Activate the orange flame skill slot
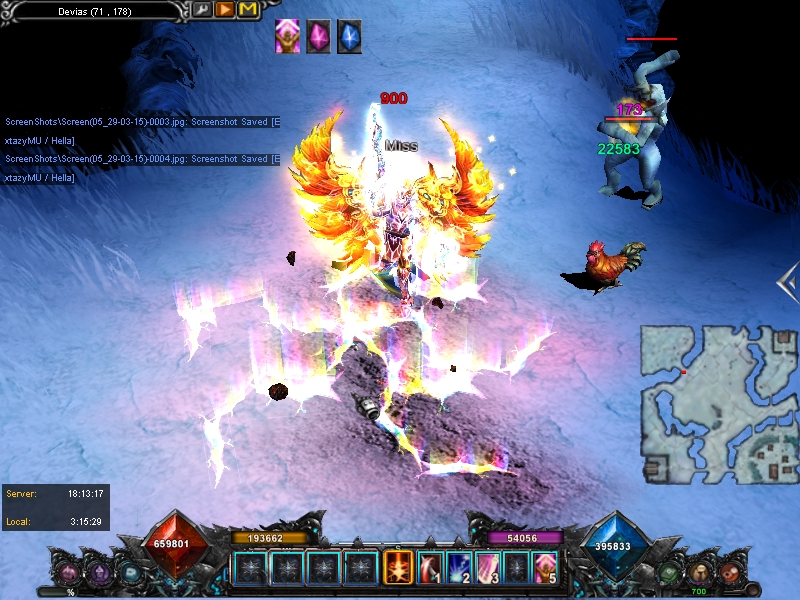 pos(398,567)
